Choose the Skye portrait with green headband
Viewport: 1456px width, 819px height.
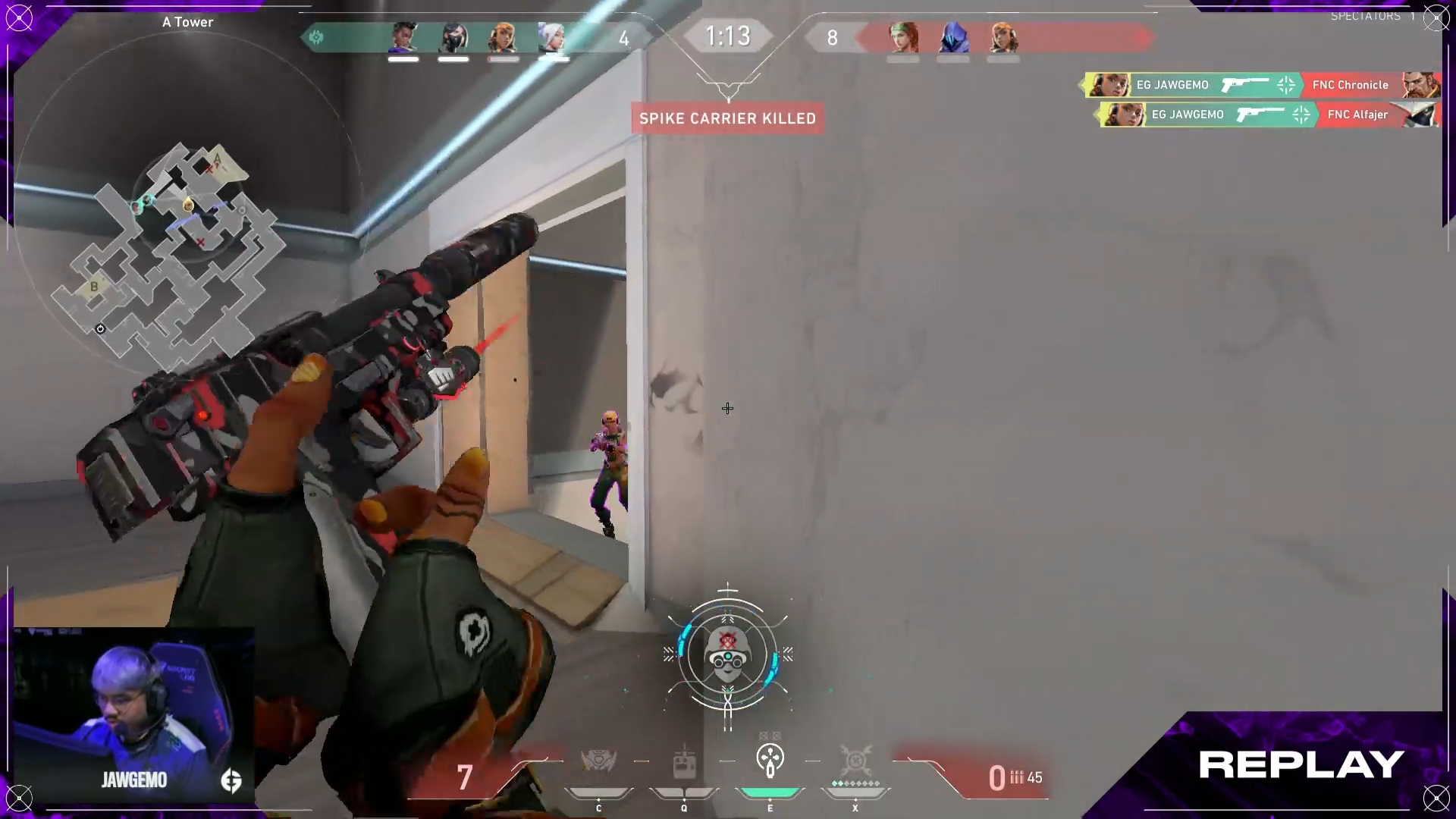pos(903,38)
